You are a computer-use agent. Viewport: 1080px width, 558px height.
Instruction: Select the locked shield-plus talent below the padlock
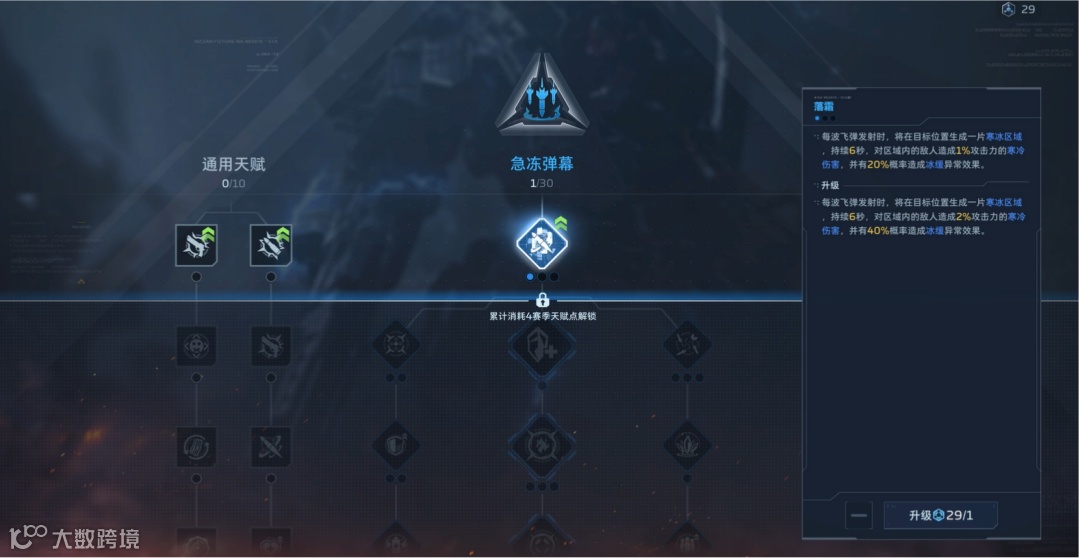pyautogui.click(x=542, y=346)
